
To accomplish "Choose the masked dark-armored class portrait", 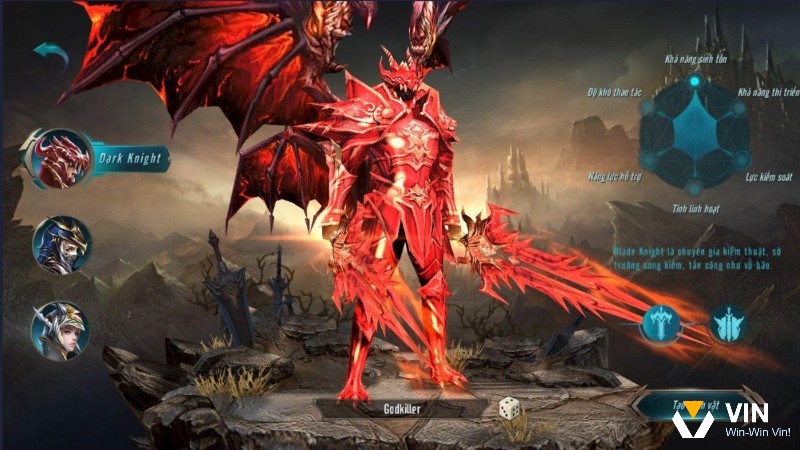I will point(62,245).
